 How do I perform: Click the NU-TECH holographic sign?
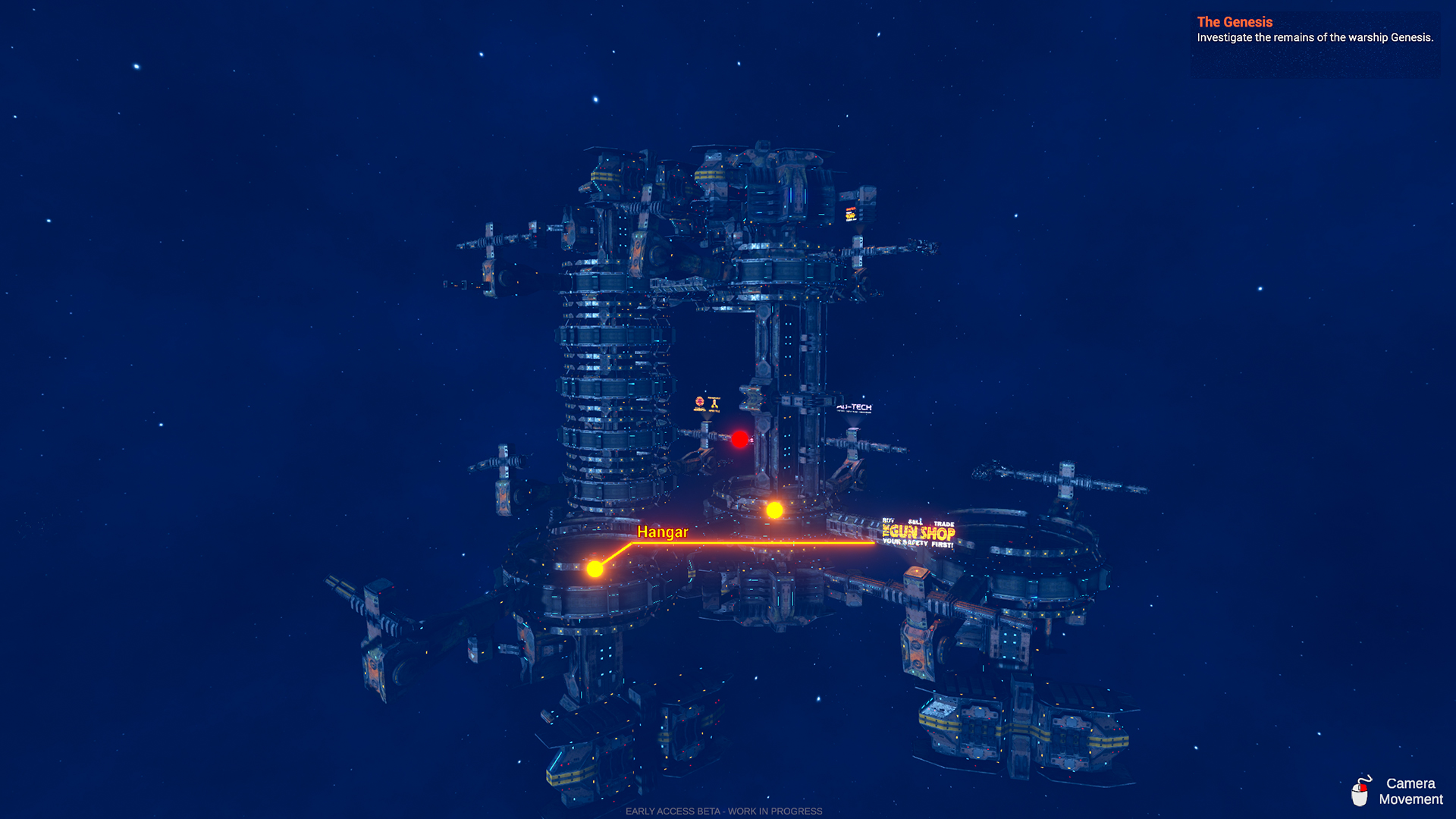click(x=856, y=408)
